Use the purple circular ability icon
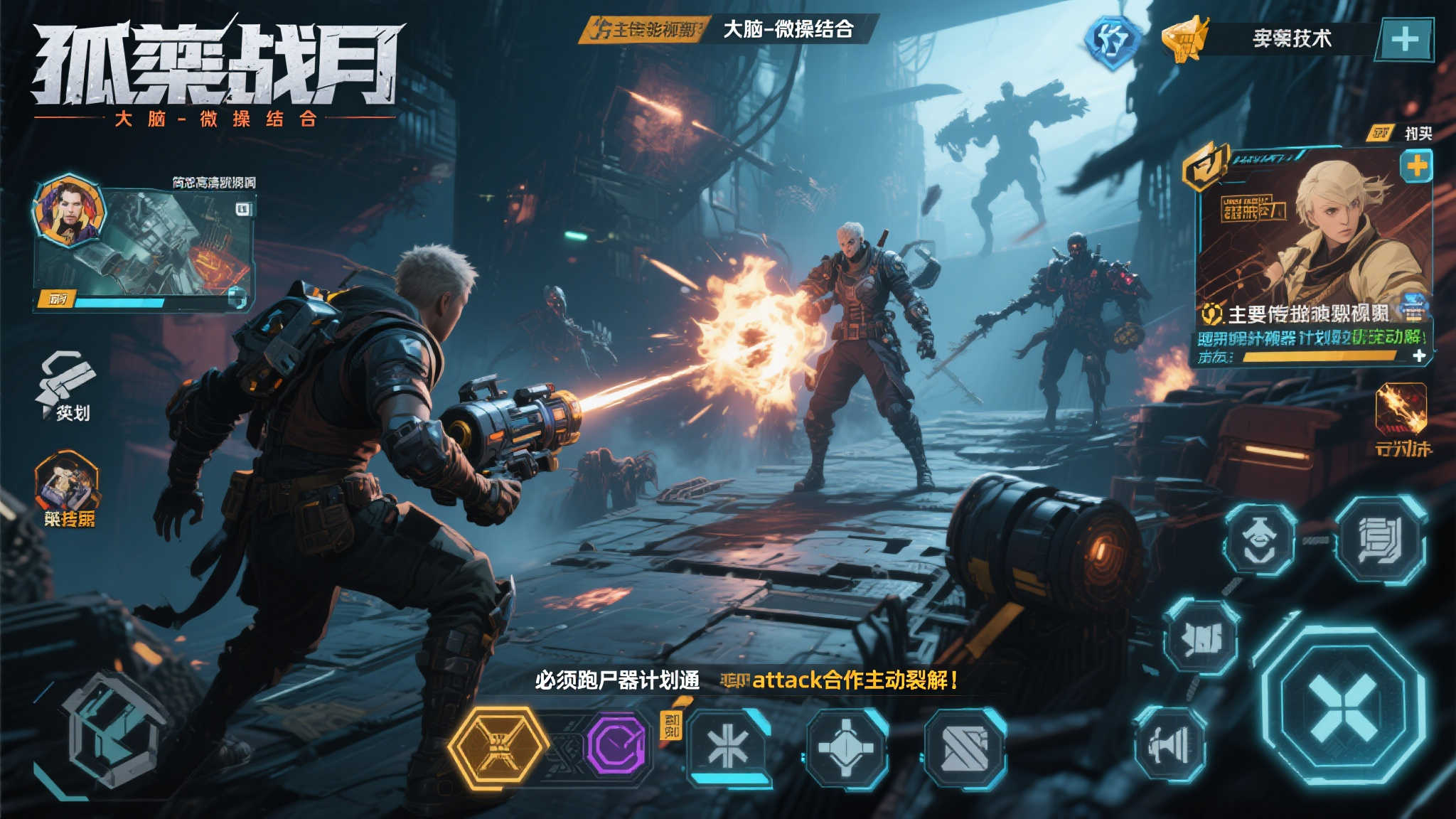The image size is (1456, 819). tap(616, 745)
